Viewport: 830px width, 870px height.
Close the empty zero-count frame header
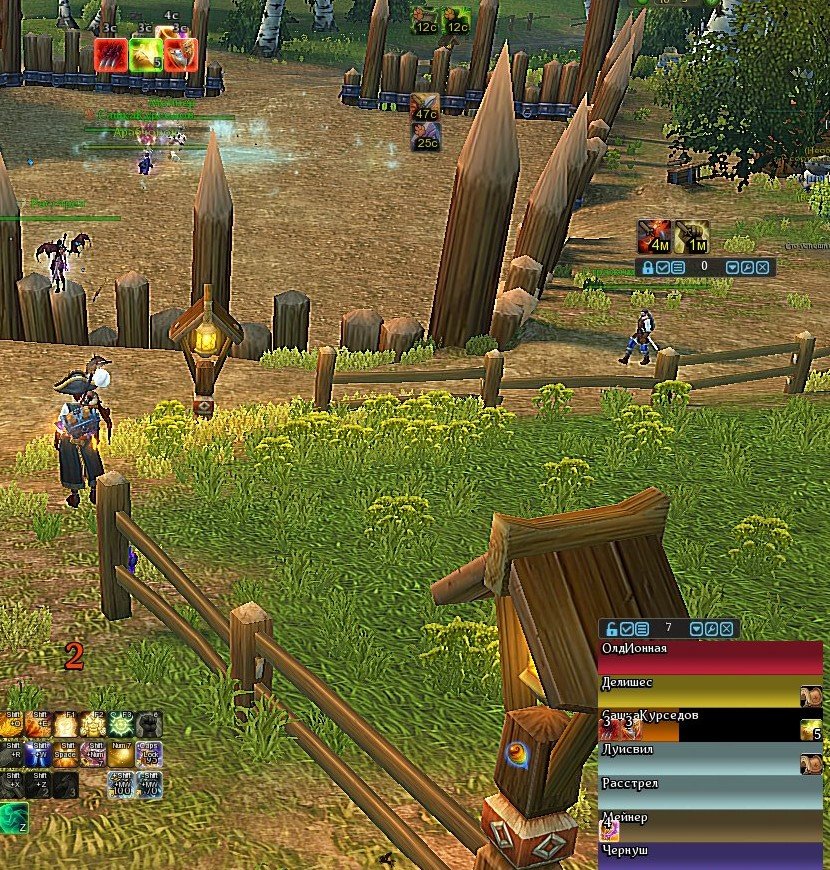click(x=763, y=268)
